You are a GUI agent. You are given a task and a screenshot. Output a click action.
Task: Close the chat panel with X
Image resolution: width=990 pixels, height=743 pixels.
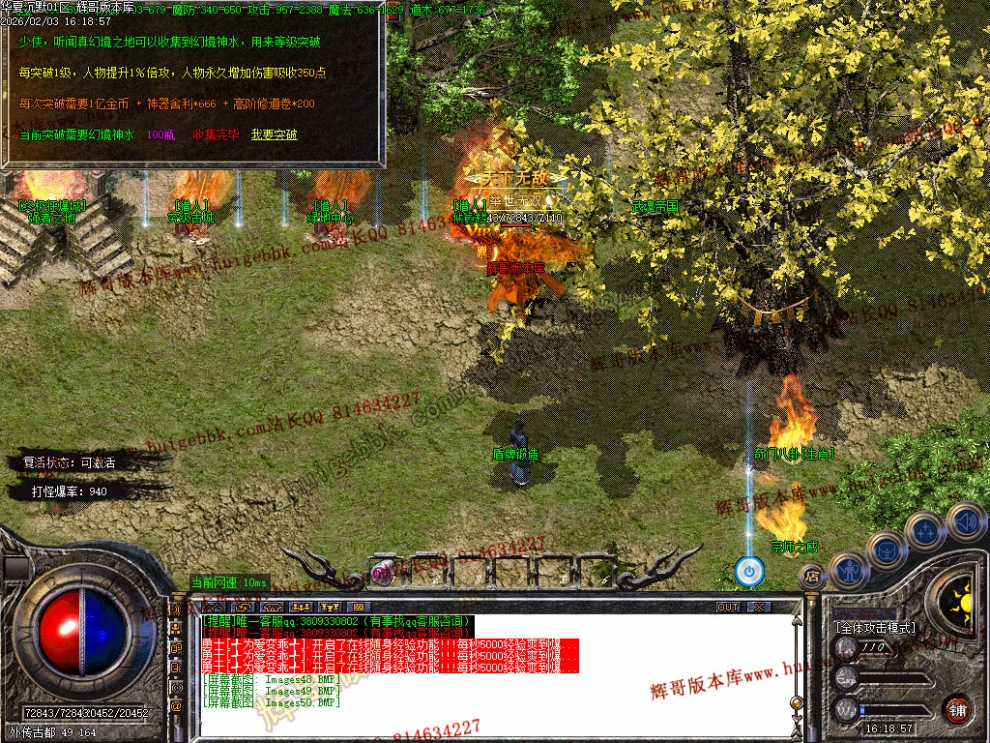[x=759, y=606]
